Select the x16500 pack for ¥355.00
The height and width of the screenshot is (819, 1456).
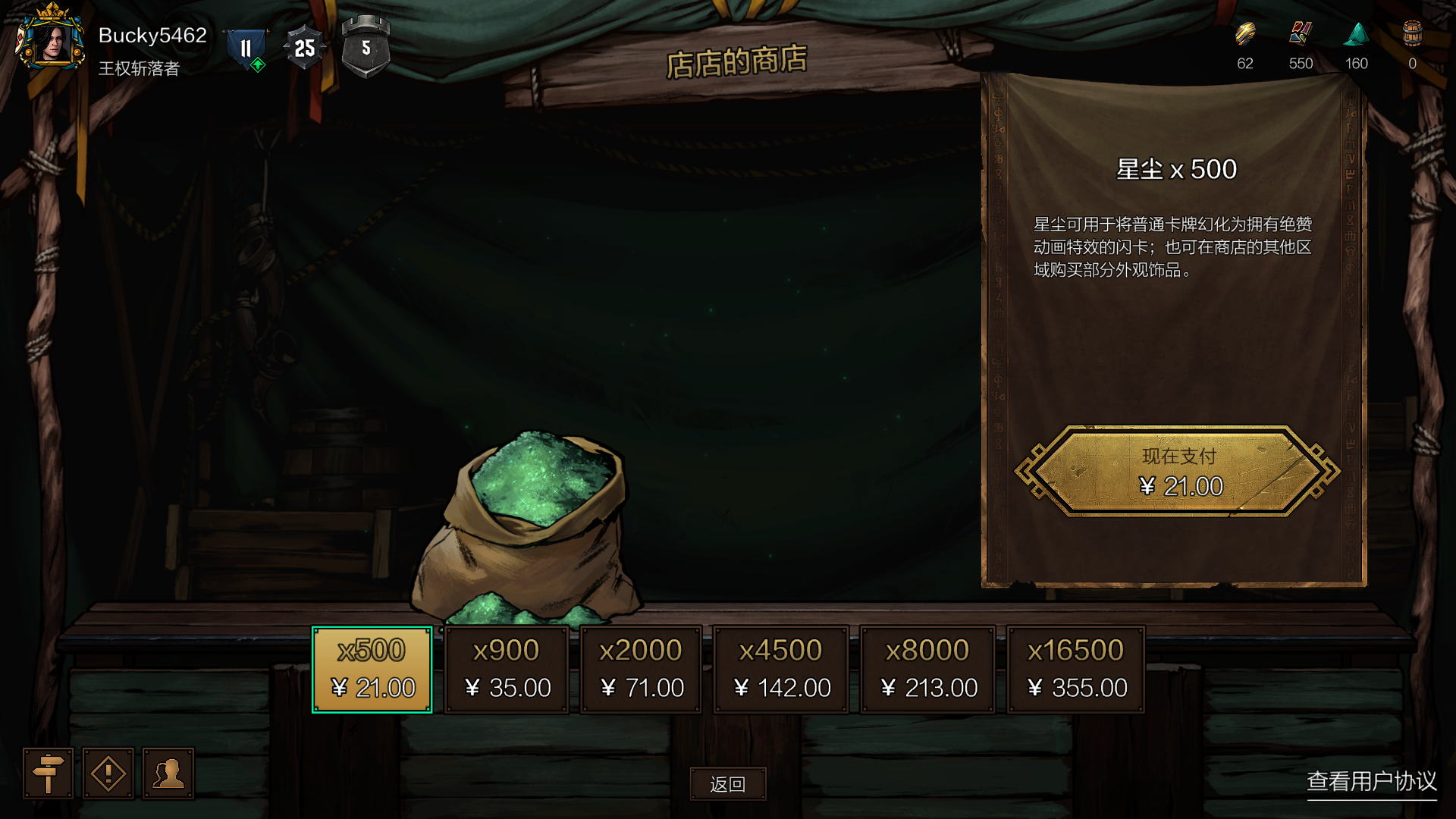1075,670
